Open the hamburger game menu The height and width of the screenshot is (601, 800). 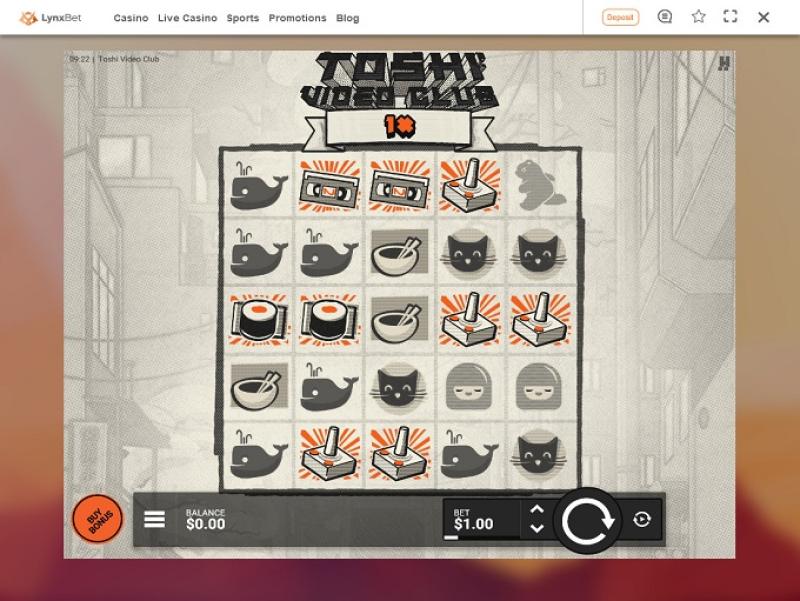coord(155,520)
